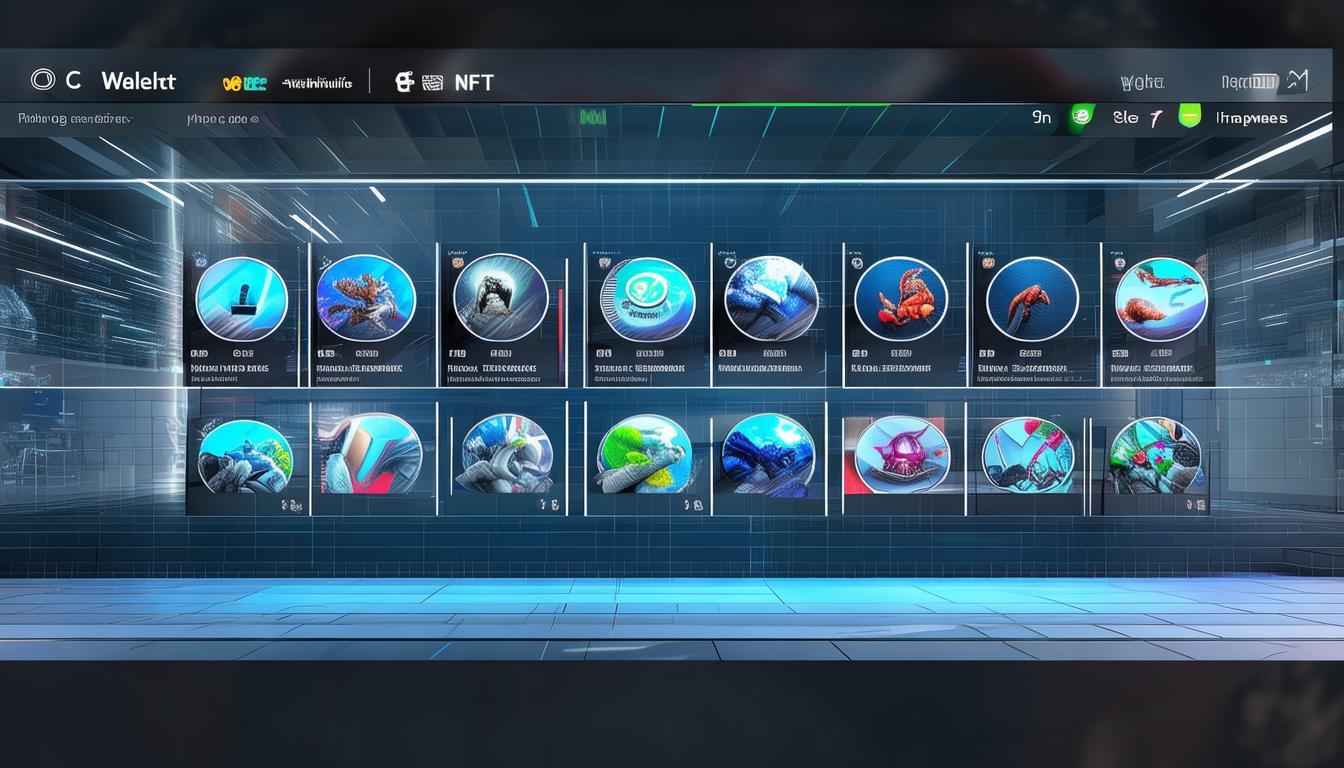Click the green square icon in the sub-bar
Viewport: 1344px width, 768px height.
(1189, 116)
